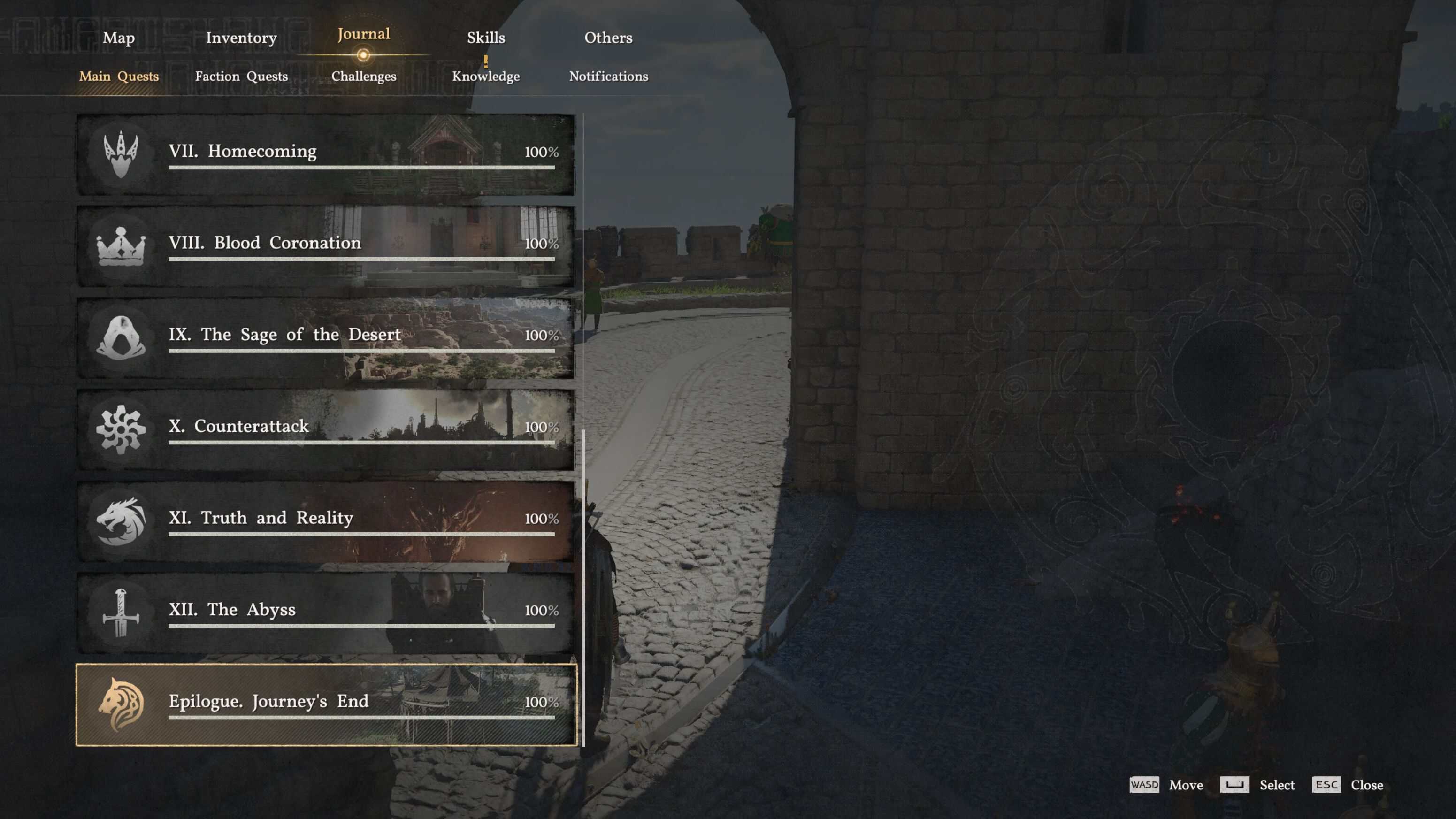Switch to the Challenges section
This screenshot has width=1456, height=819.
click(364, 77)
